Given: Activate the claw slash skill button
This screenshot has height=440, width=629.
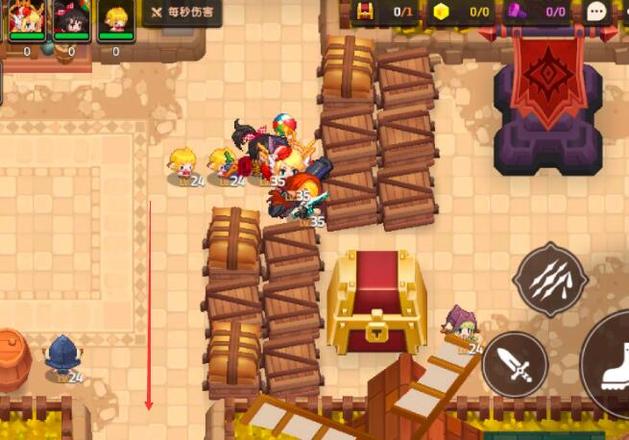Looking at the screenshot, I should click(x=549, y=280).
